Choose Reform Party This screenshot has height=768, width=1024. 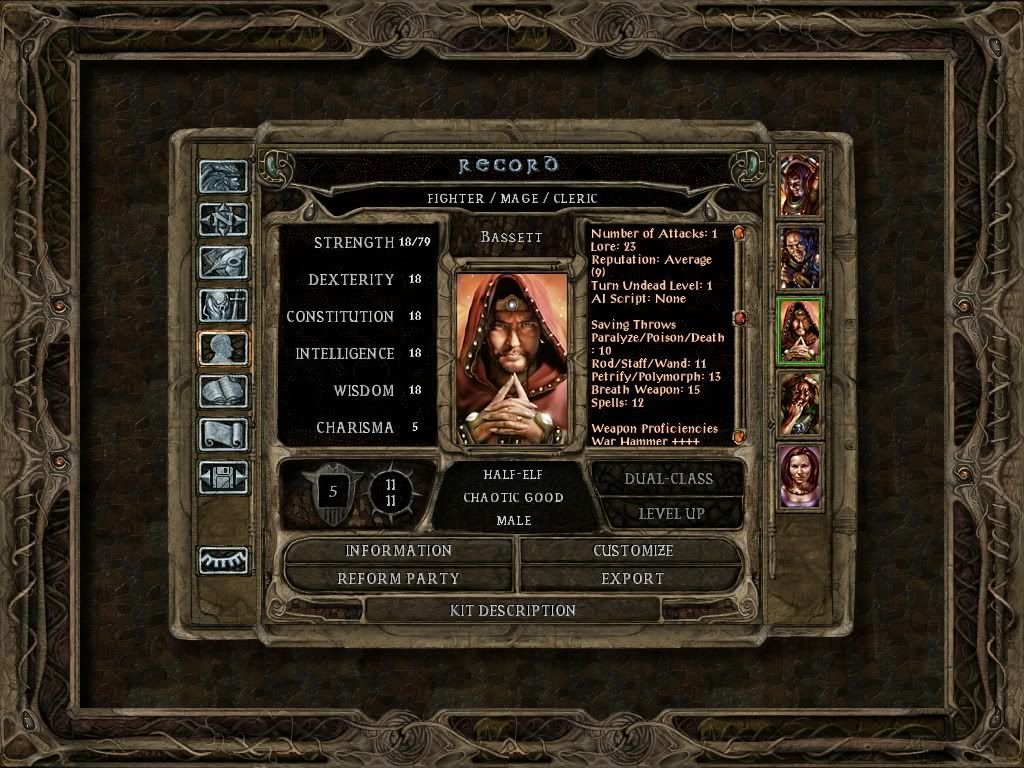398,578
